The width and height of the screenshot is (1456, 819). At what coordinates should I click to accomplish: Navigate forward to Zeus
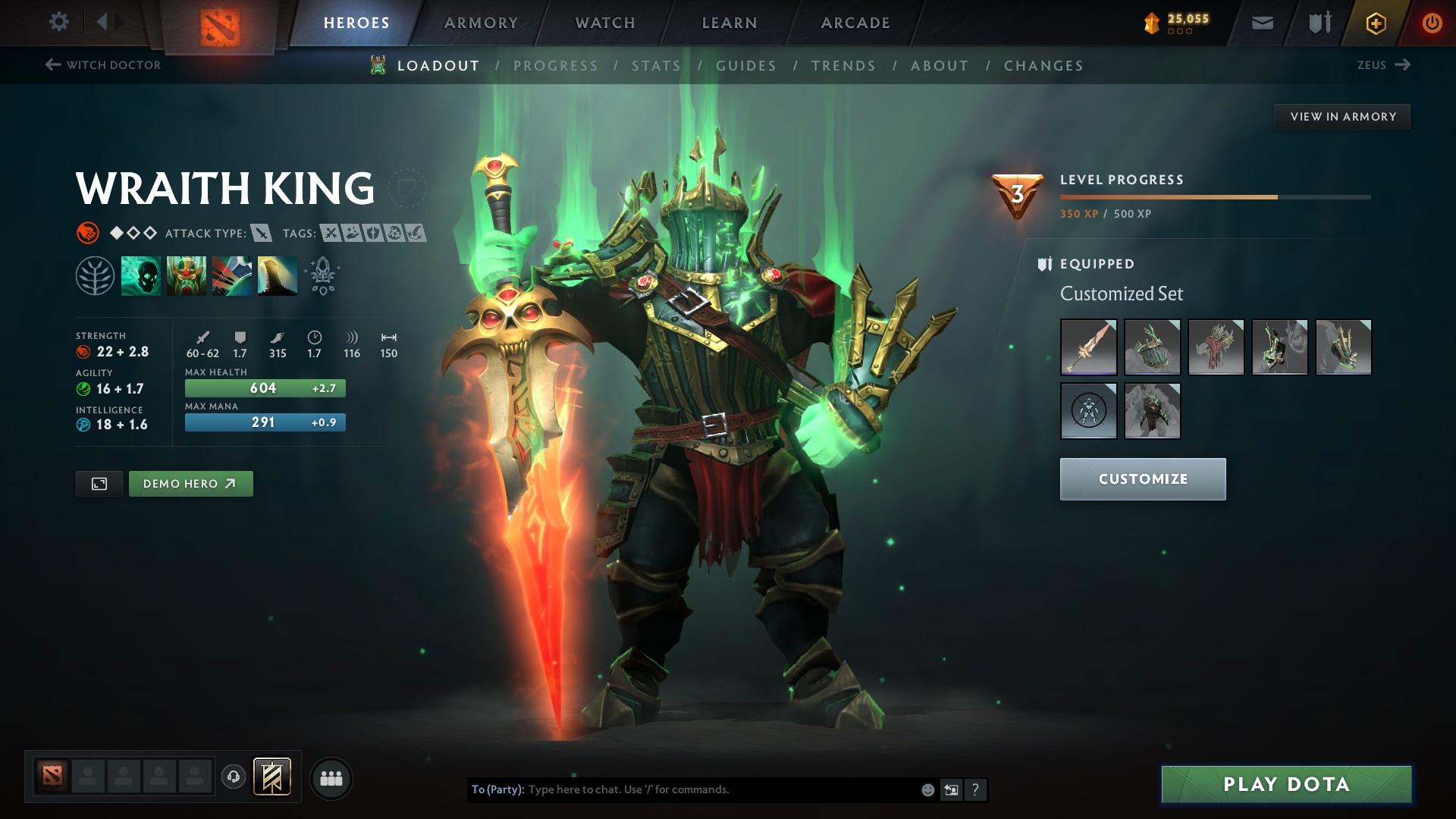(1384, 65)
